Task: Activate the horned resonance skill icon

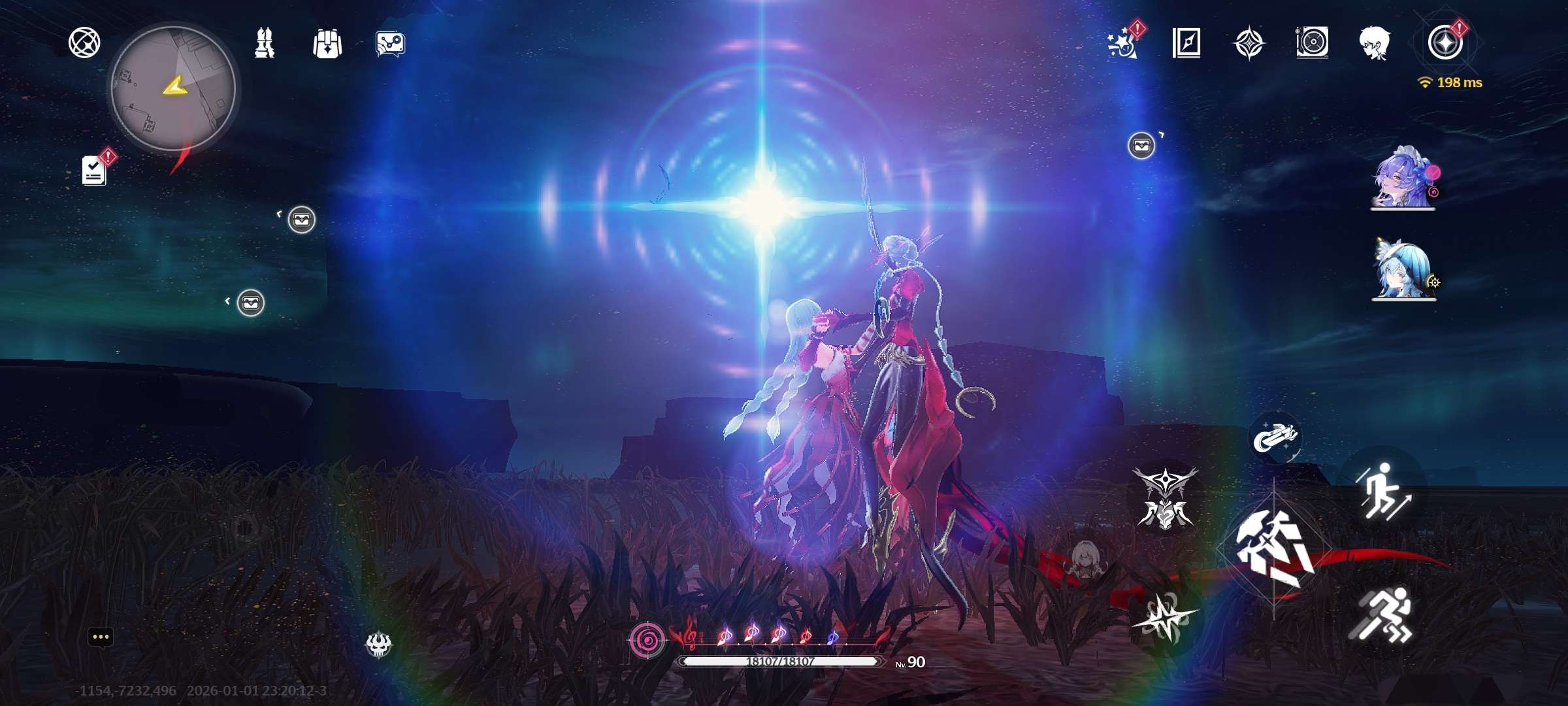Action: [x=1166, y=498]
